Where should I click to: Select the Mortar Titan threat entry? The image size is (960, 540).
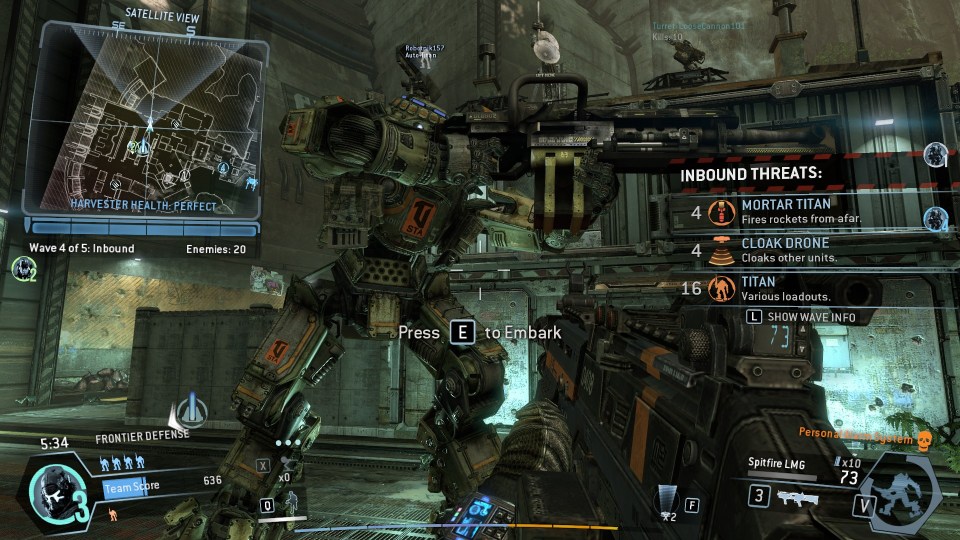coord(790,211)
